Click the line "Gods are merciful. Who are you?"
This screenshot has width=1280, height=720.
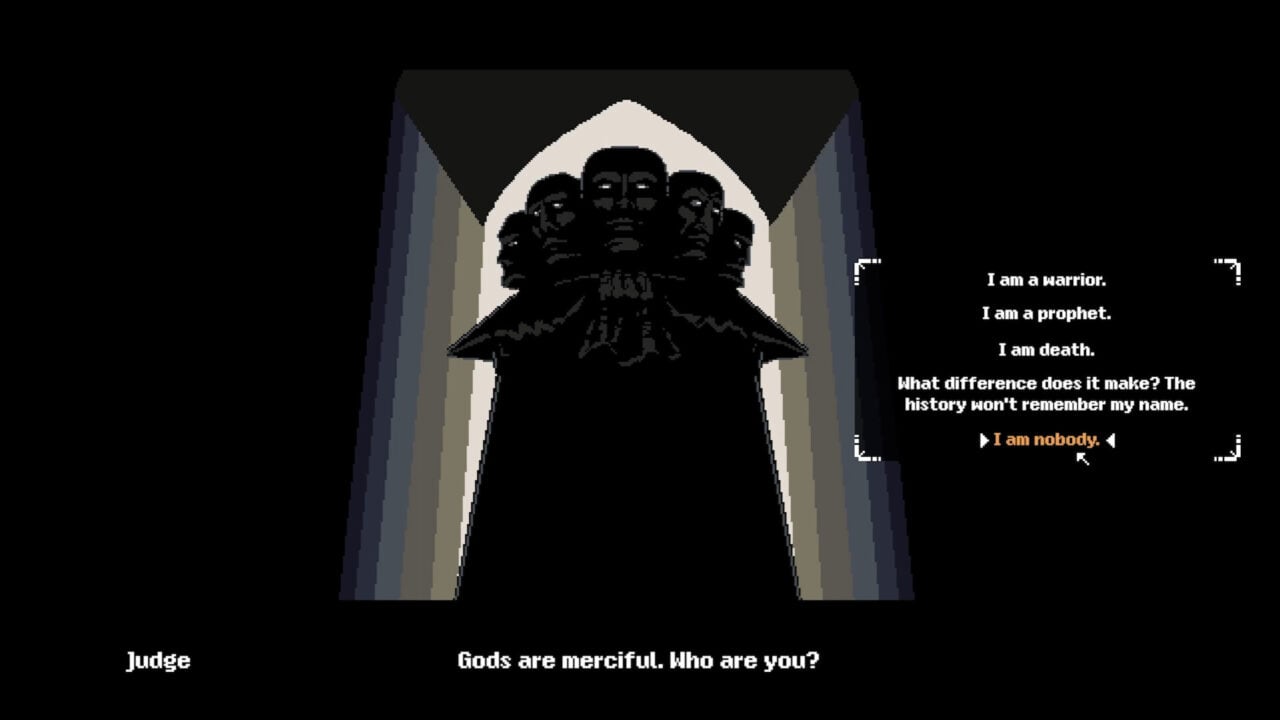(637, 660)
